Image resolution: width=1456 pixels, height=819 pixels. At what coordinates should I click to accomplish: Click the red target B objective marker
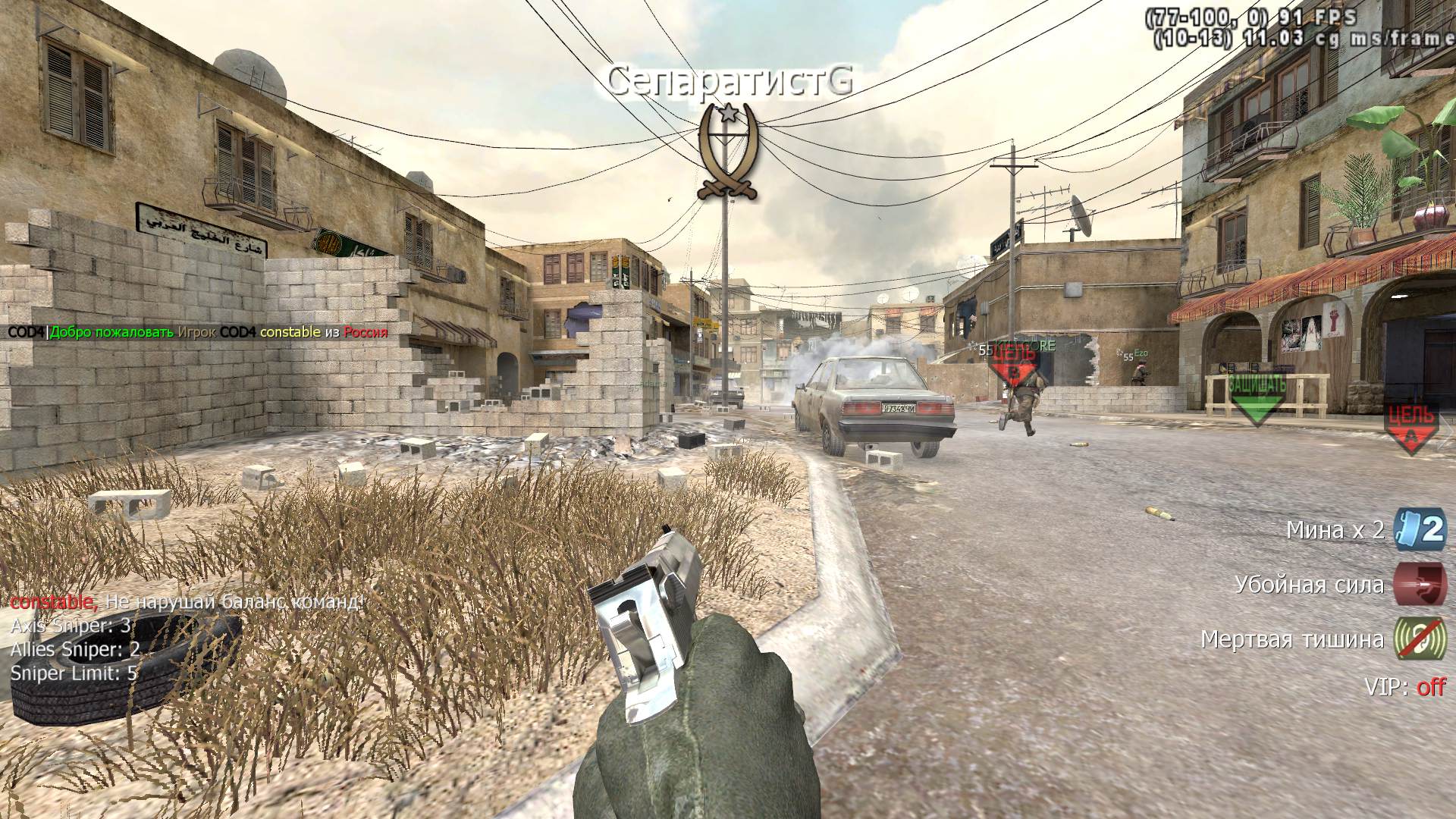1013,366
